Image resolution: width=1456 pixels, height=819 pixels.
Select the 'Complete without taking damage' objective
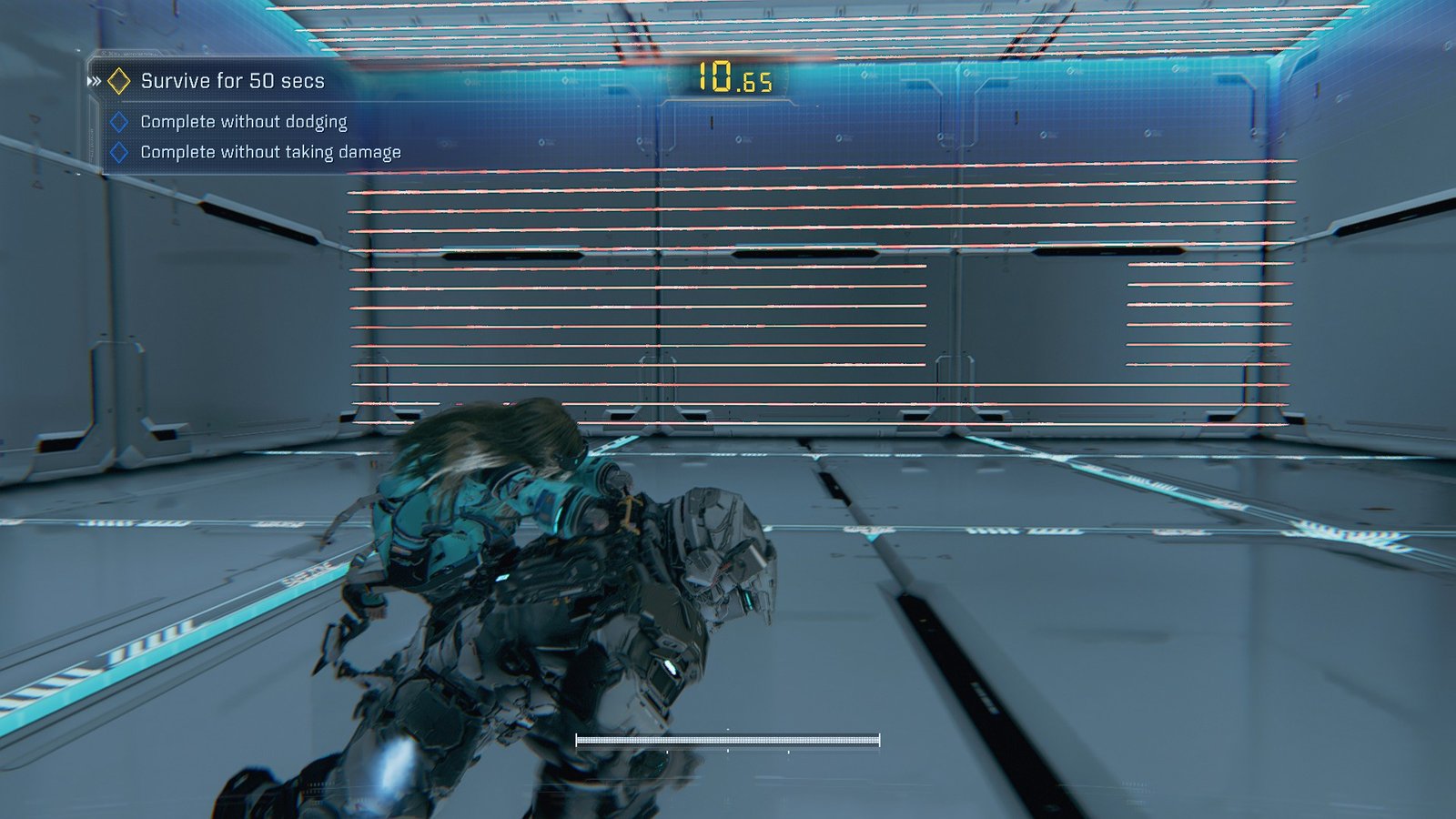tap(270, 152)
